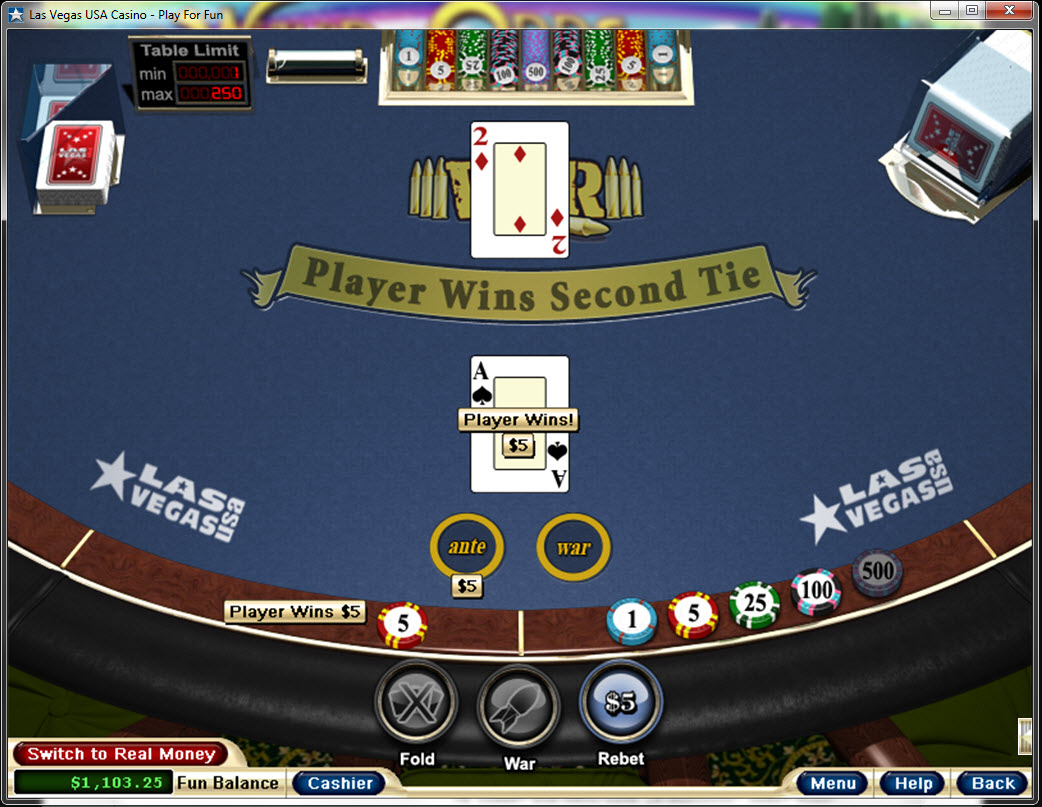Select the 1 dollar chip
Viewport: 1042px width, 807px height.
coord(631,622)
